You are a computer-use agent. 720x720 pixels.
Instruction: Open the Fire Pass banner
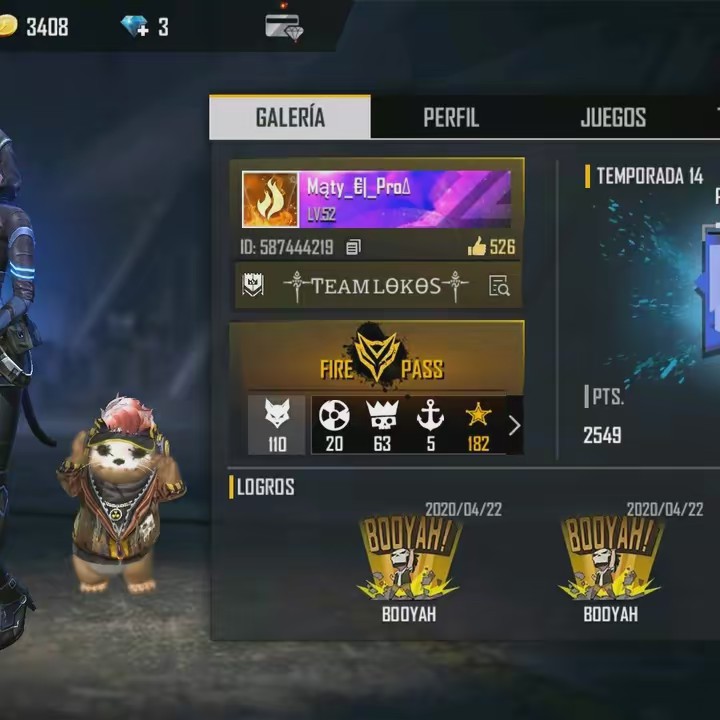(x=377, y=358)
